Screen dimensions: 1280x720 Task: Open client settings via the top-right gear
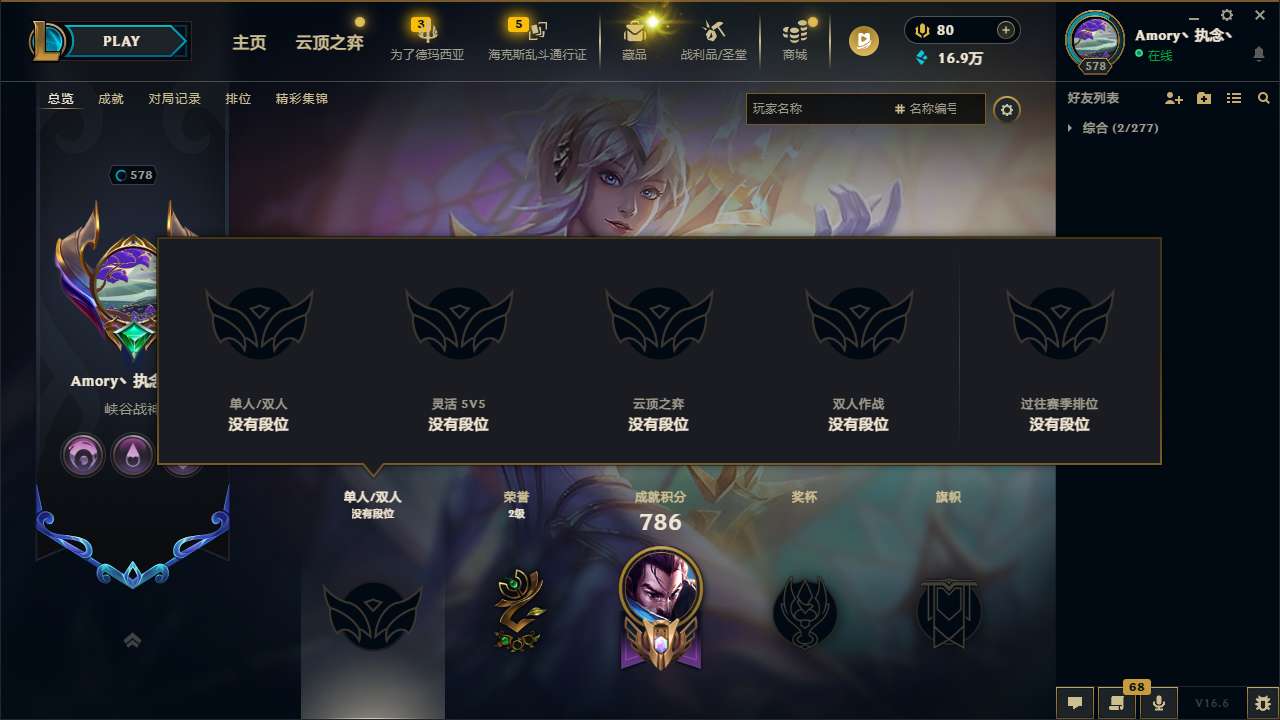pos(1226,15)
